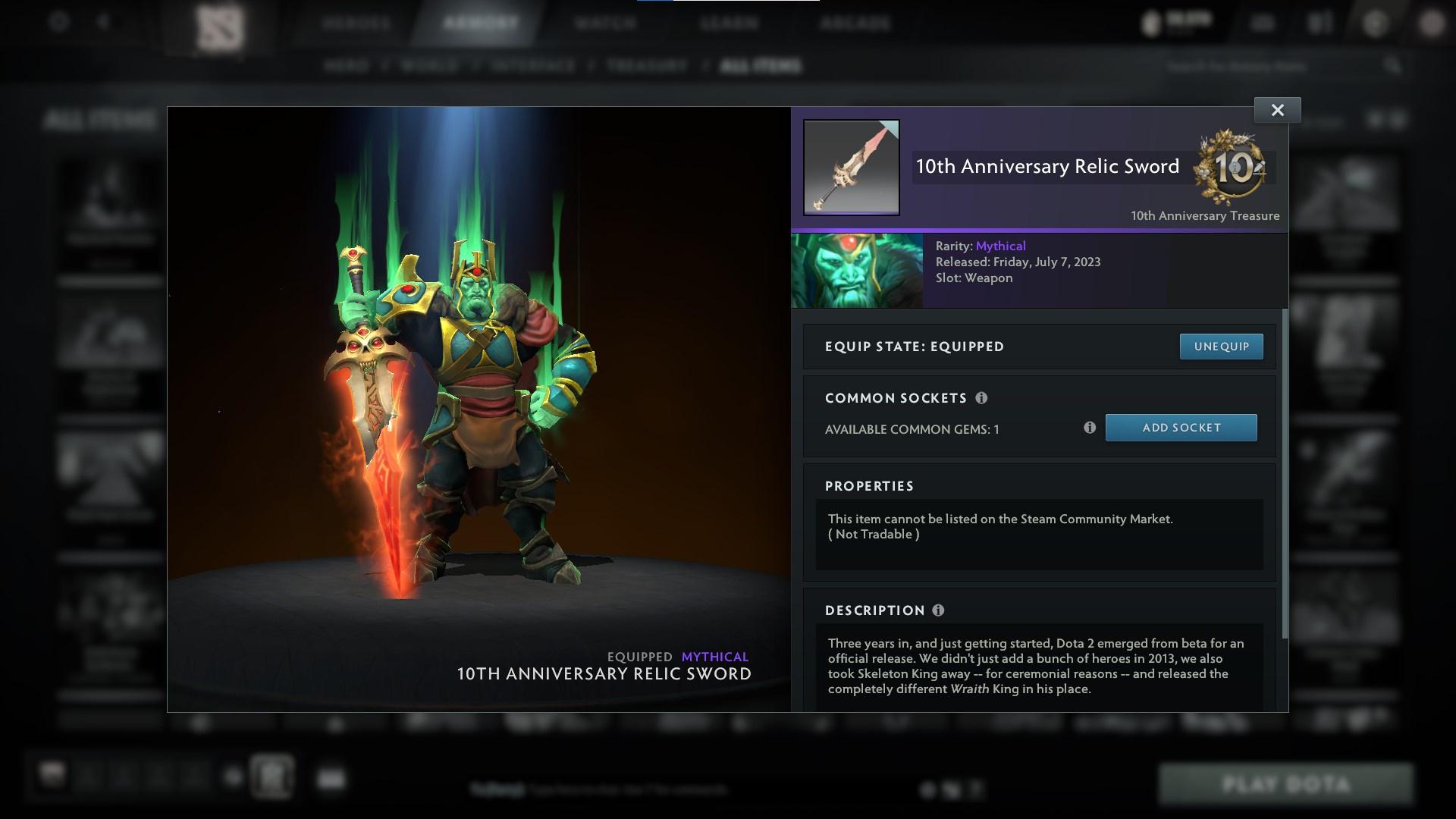Click the info icon next to AVAILABLE COMMON GEMS
Viewport: 1456px width, 819px height.
(1090, 428)
